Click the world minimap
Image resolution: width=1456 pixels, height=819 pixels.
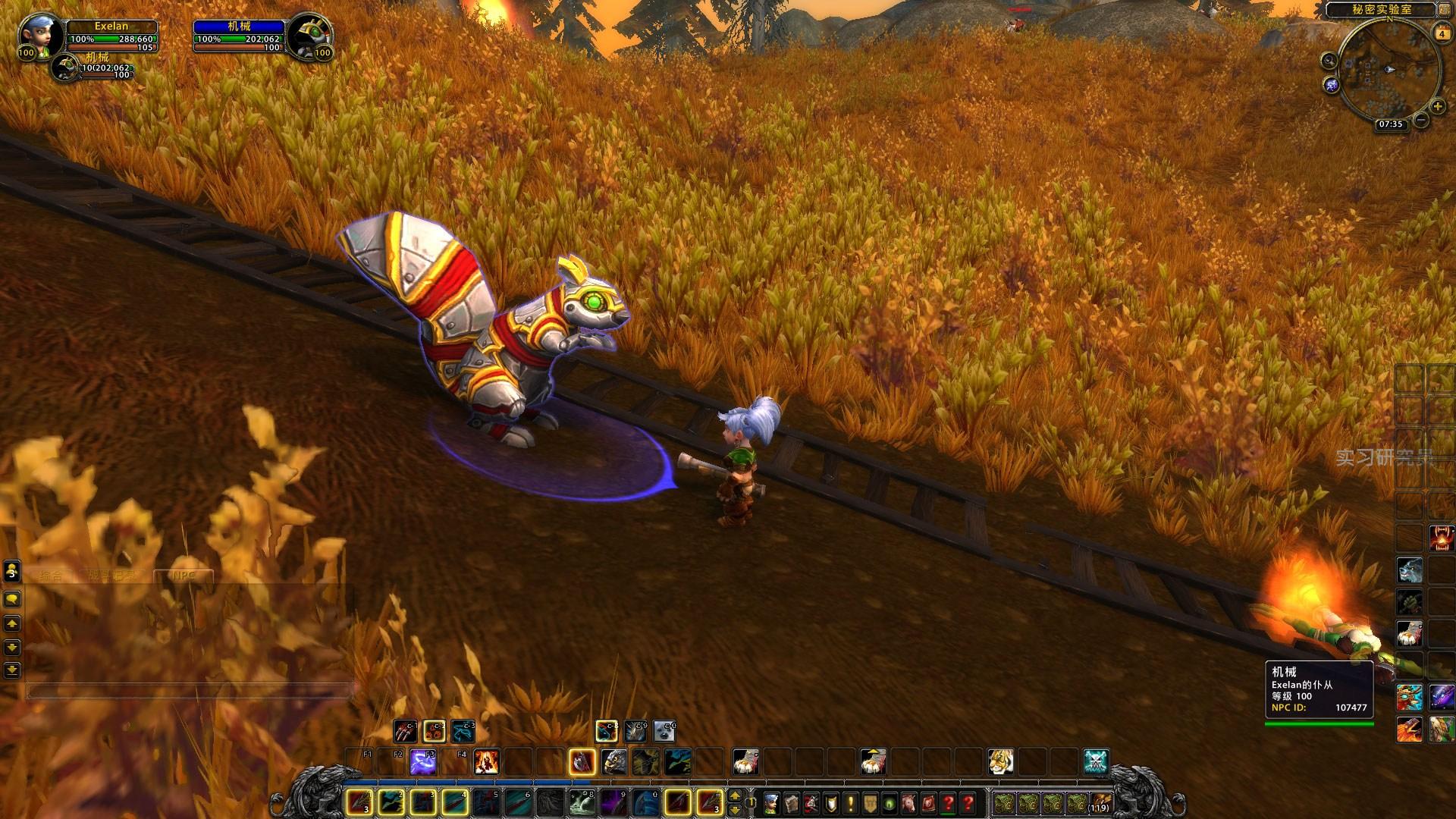[x=1389, y=68]
